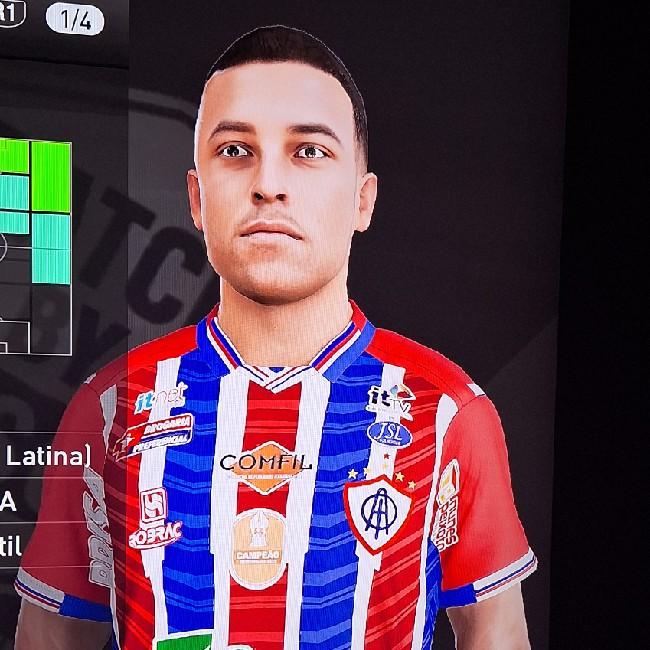Select the player position proficiency map

click(x=35, y=244)
